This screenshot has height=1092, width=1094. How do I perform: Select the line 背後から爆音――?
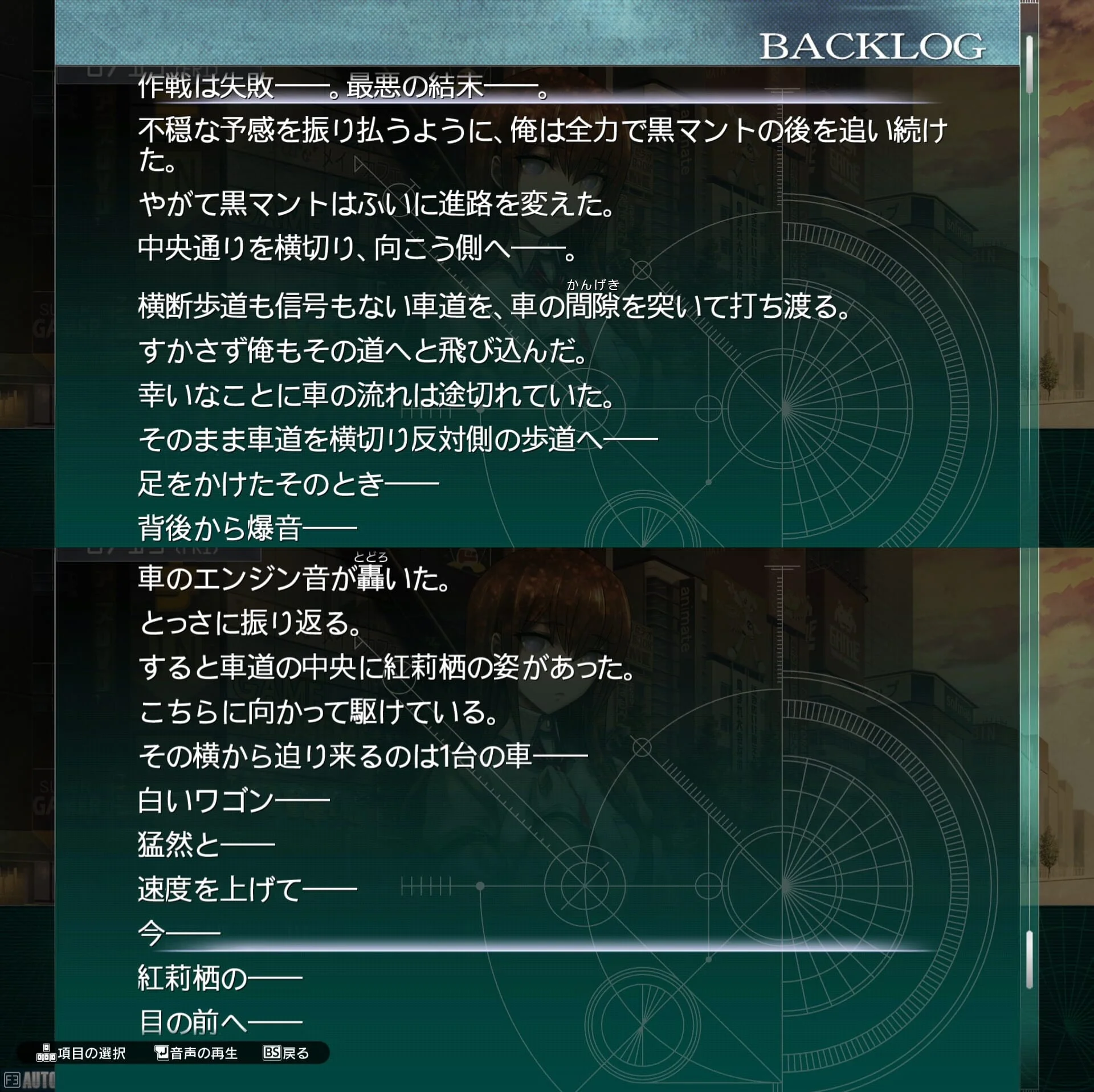247,528
